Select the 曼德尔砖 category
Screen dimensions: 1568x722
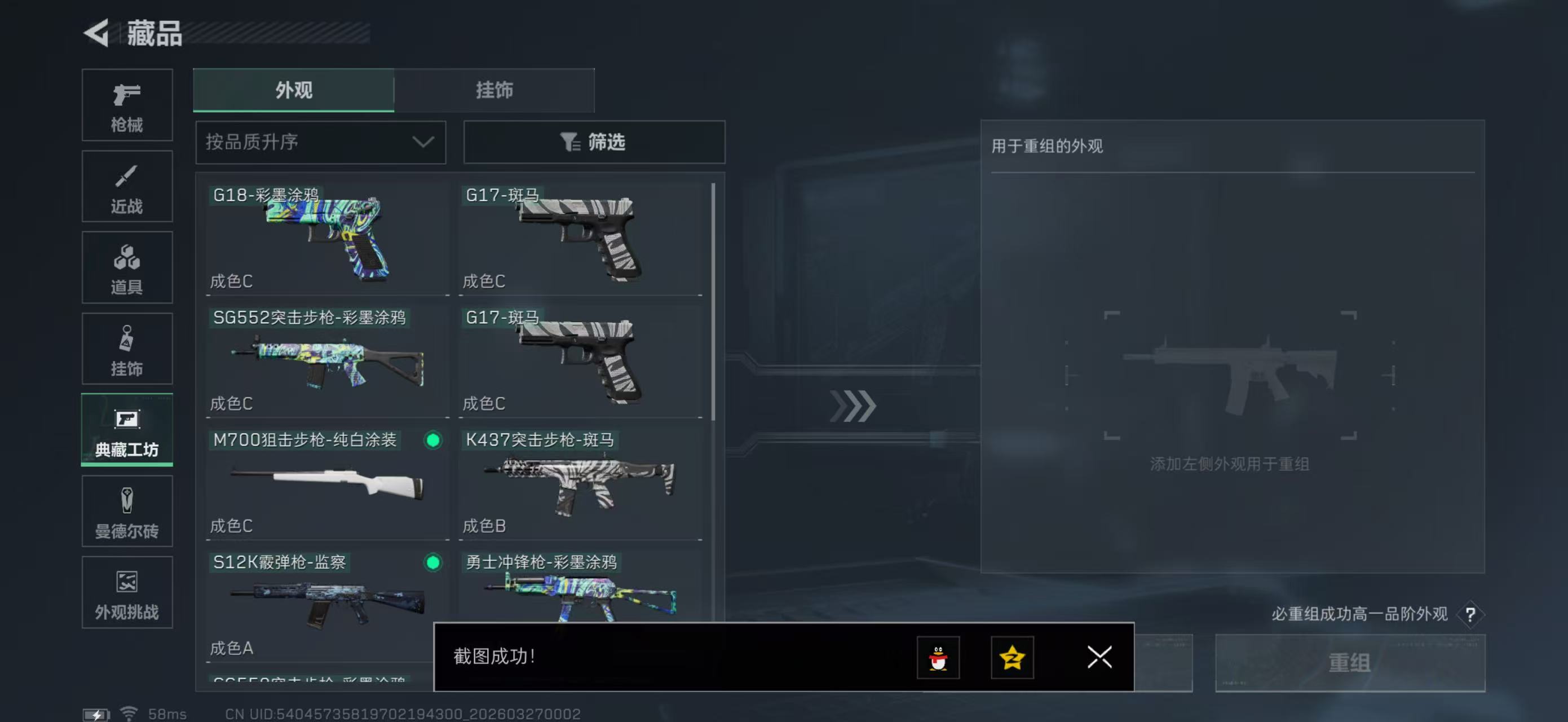pos(127,512)
